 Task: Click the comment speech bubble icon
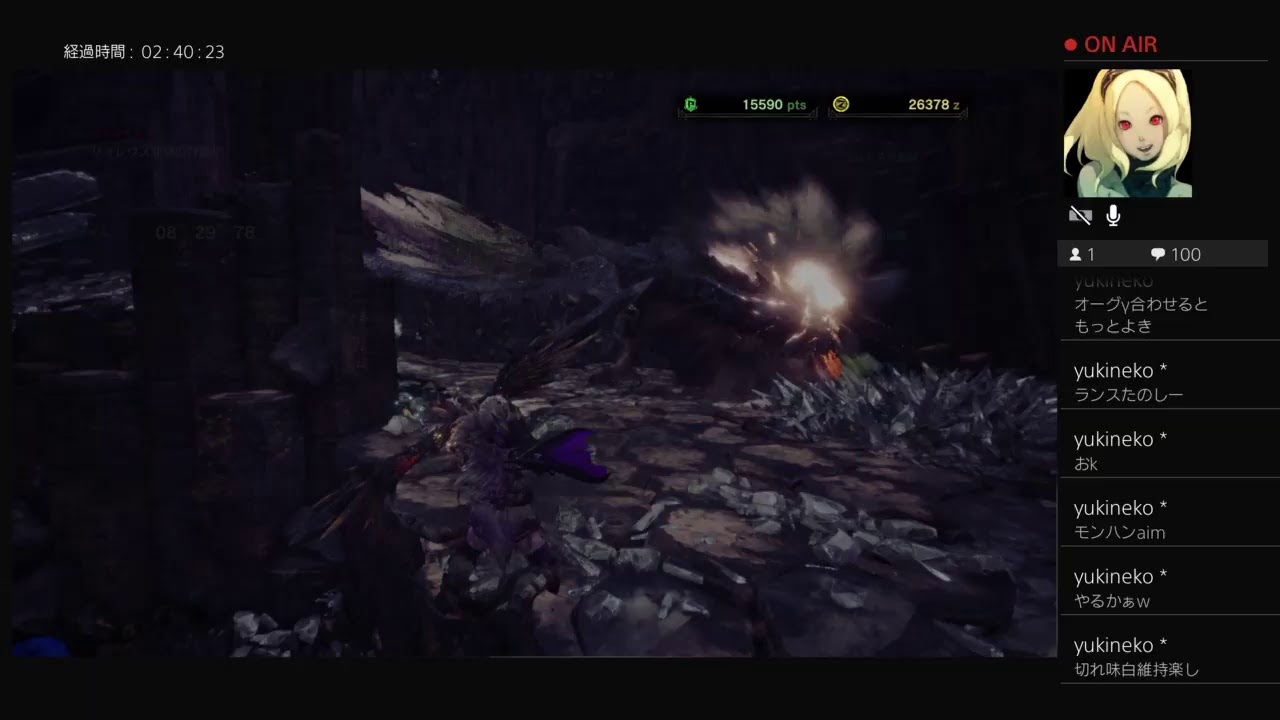point(1157,254)
